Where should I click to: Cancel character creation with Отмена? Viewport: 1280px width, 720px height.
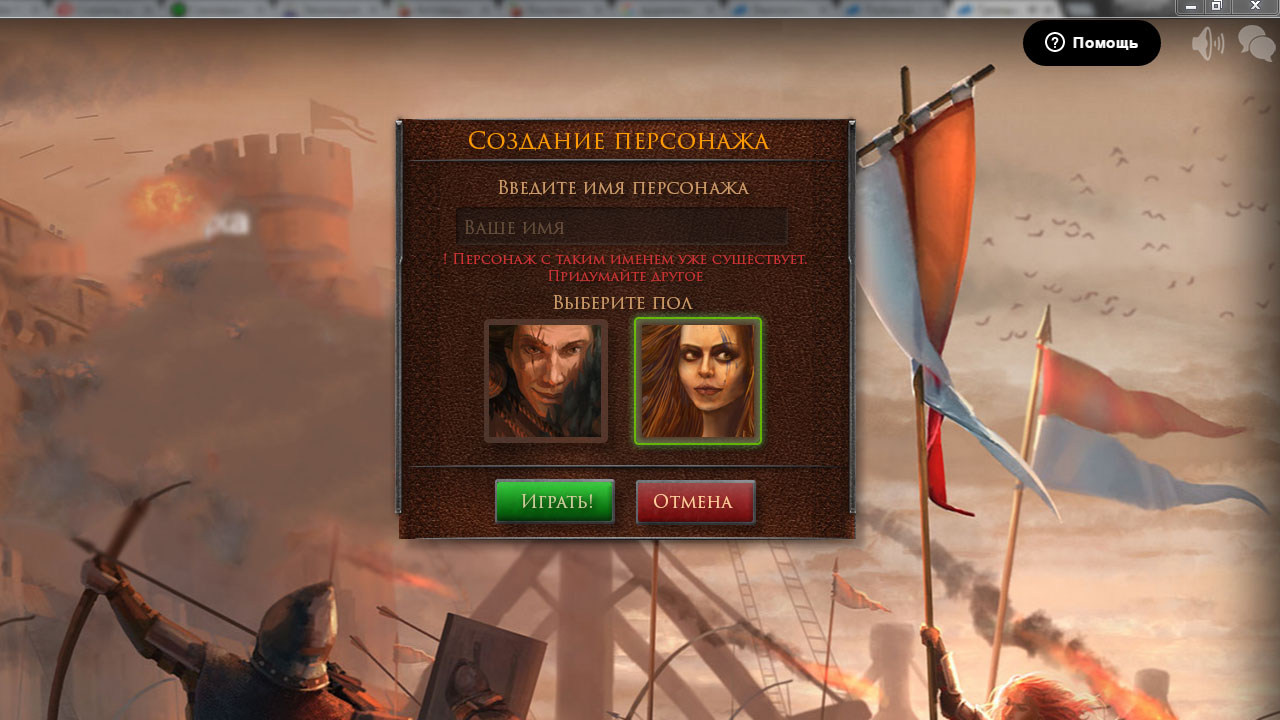point(695,501)
